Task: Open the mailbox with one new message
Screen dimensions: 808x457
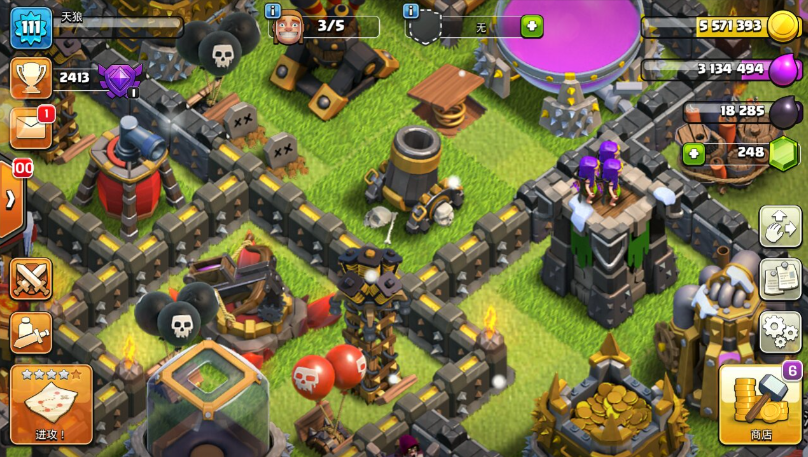Action: (30, 127)
